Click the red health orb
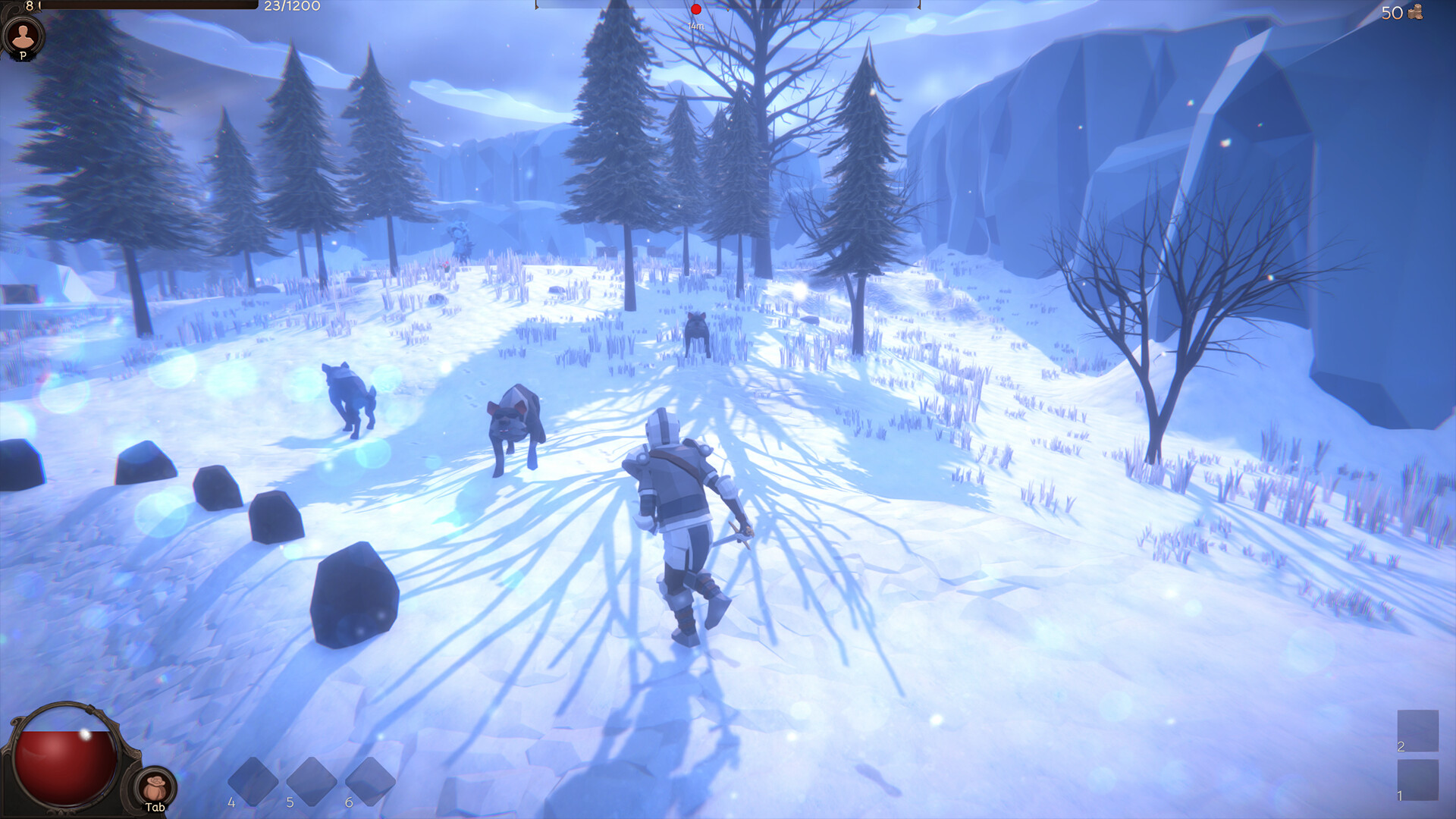 (x=64, y=762)
